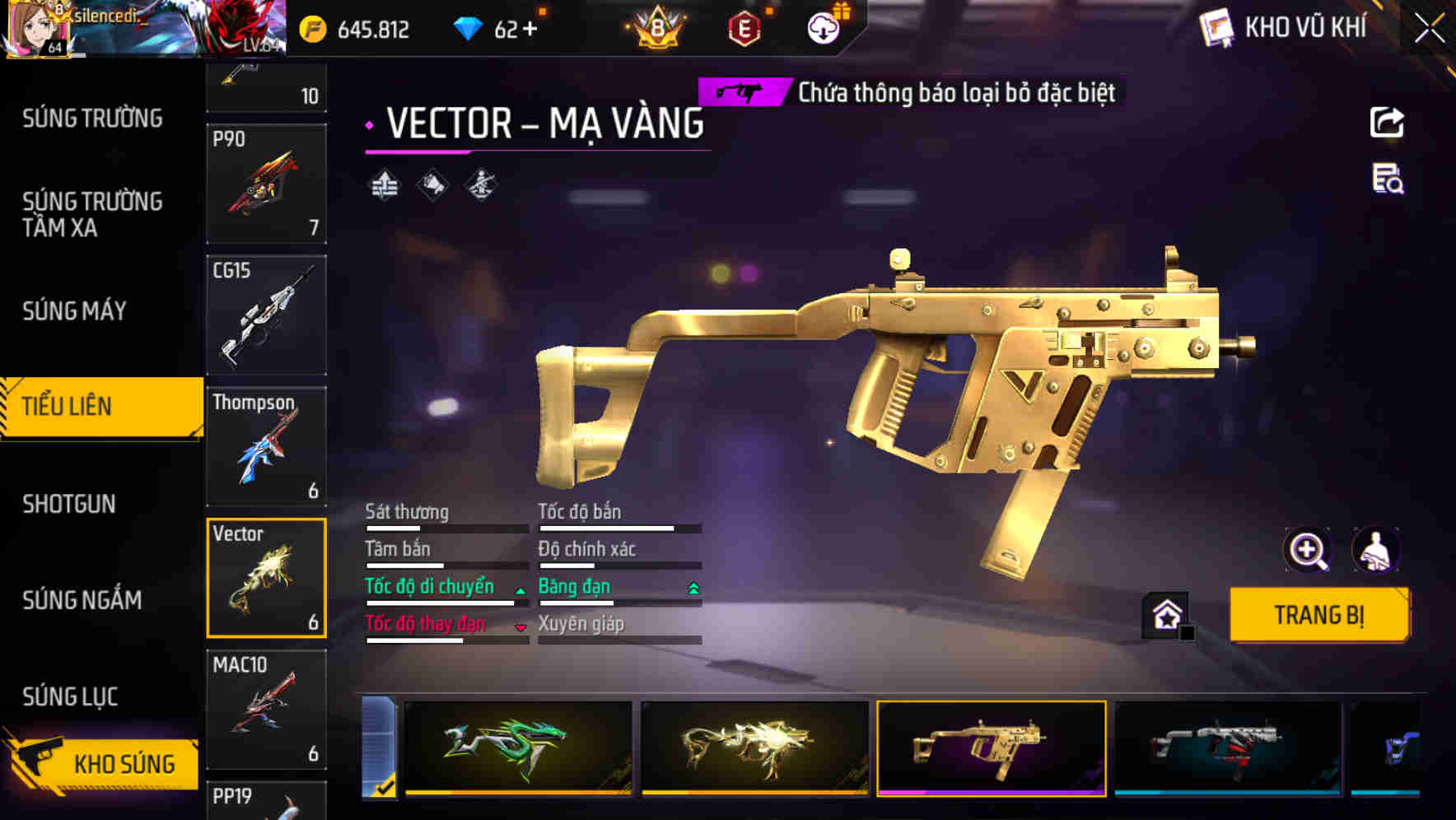
Task: Zoom the weapon with the magnifier plus icon
Action: tap(1309, 550)
